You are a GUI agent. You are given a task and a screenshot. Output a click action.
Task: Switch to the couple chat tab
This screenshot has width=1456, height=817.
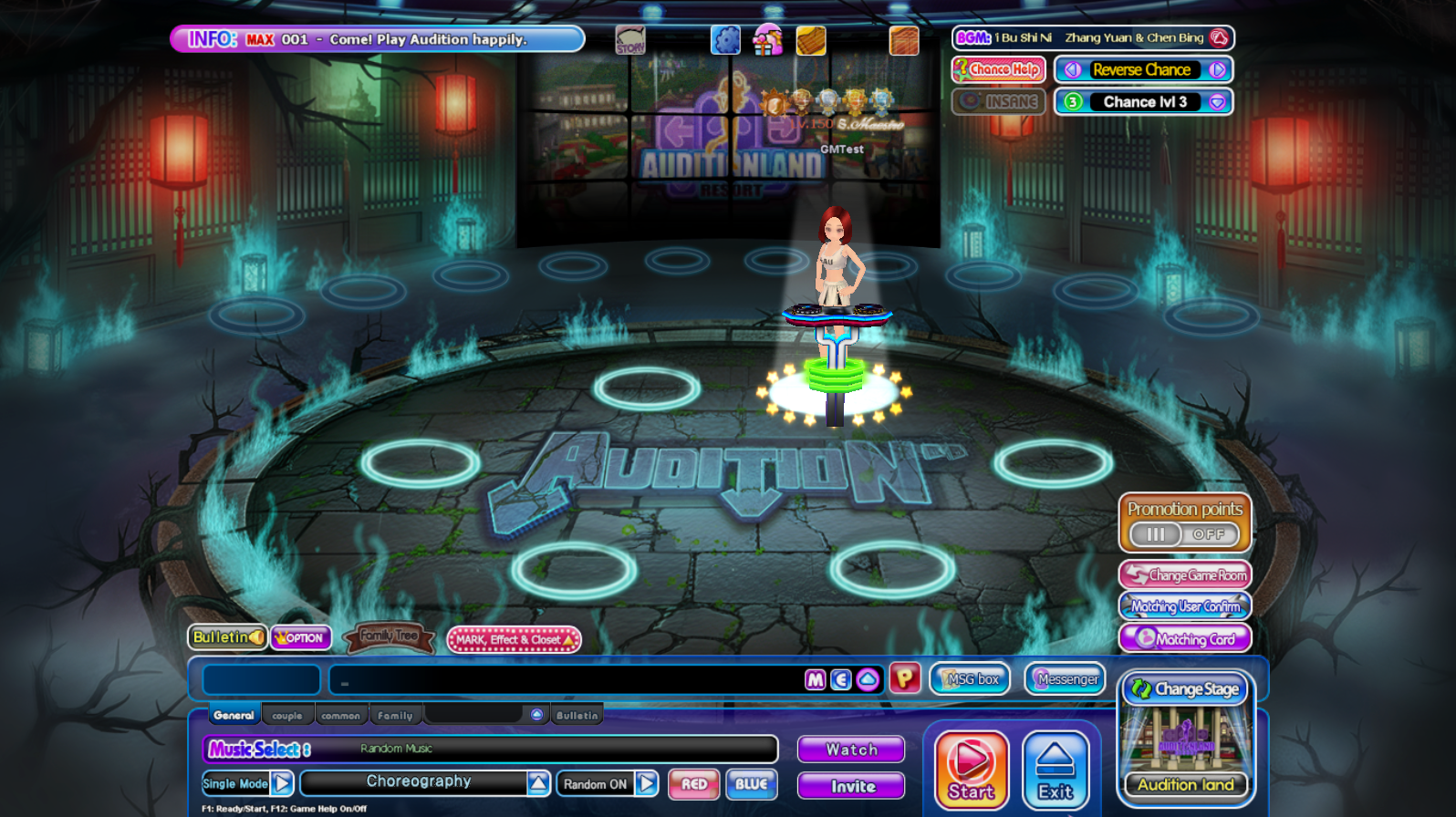pyautogui.click(x=287, y=716)
